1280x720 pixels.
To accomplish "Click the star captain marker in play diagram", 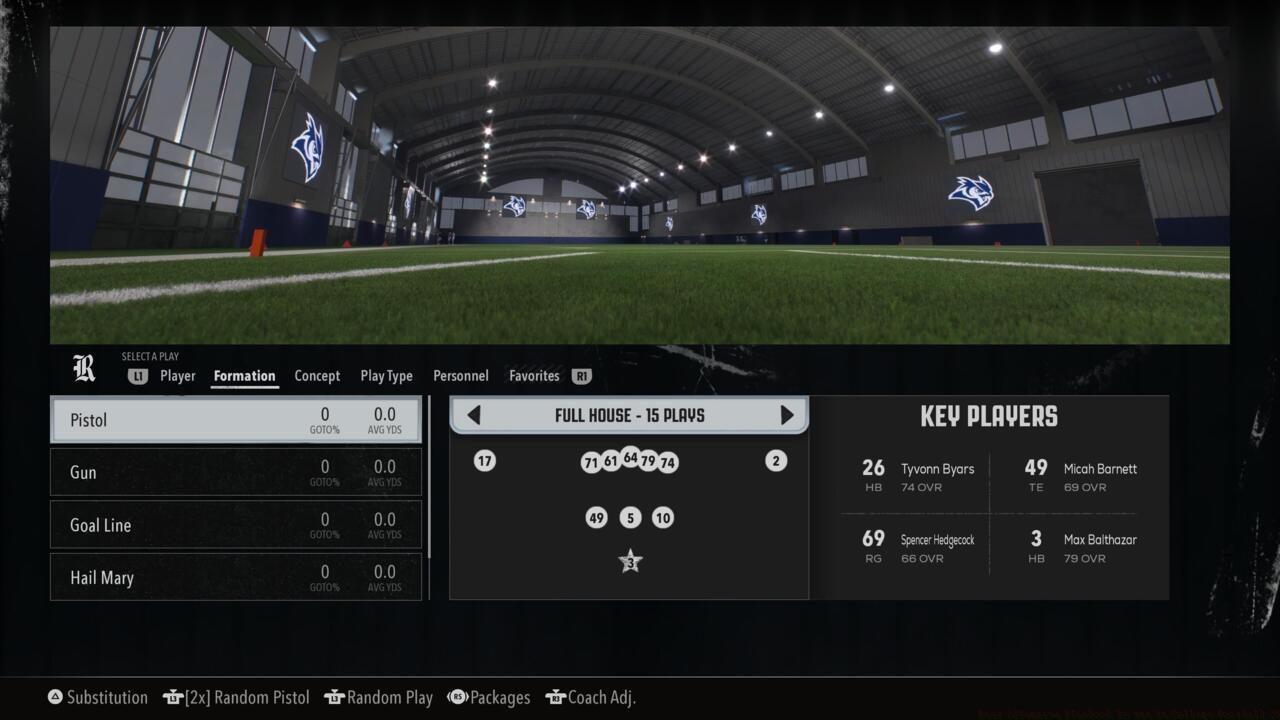I will (x=630, y=561).
